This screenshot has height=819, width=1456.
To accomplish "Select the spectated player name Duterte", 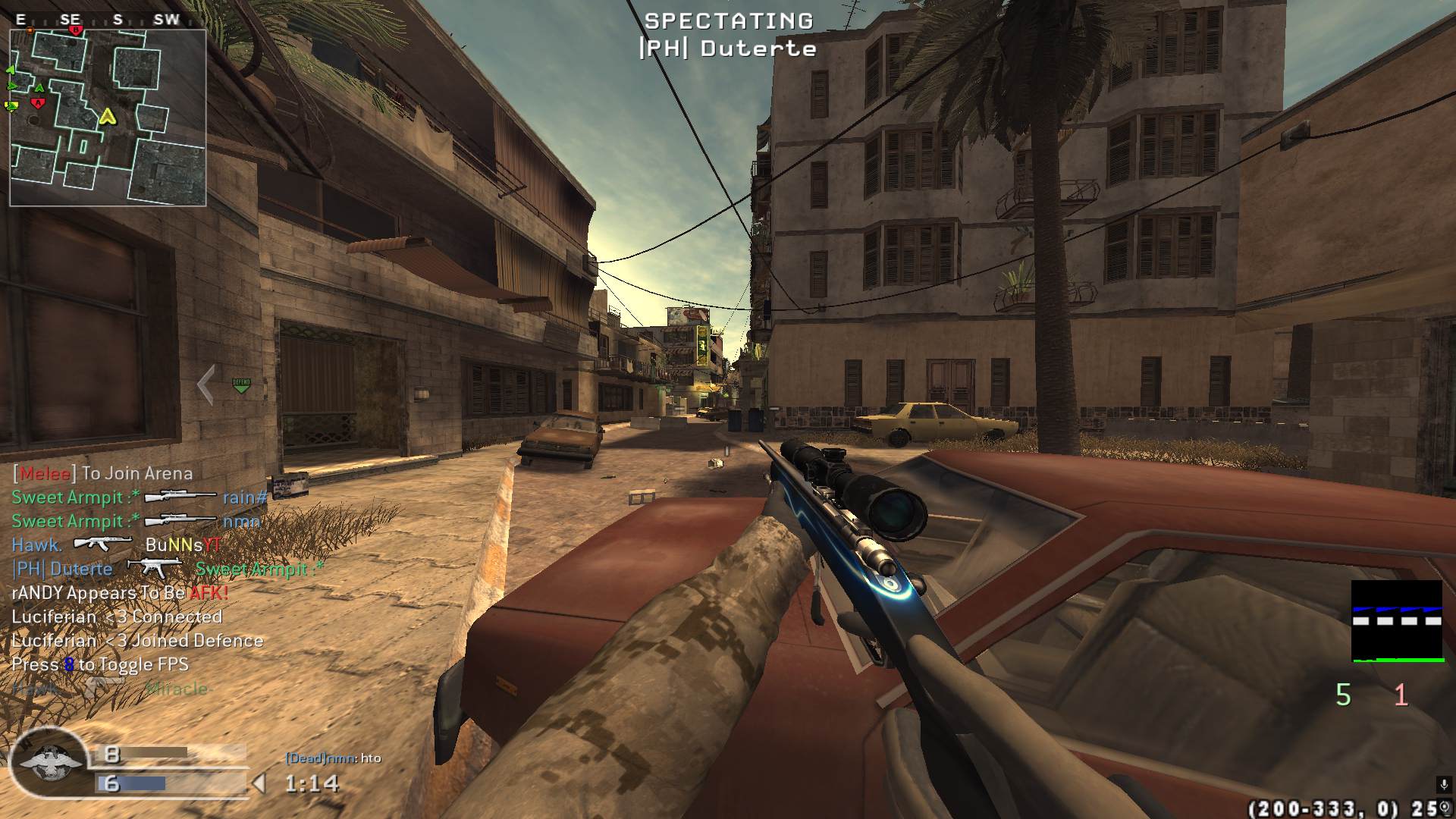I will click(x=727, y=49).
